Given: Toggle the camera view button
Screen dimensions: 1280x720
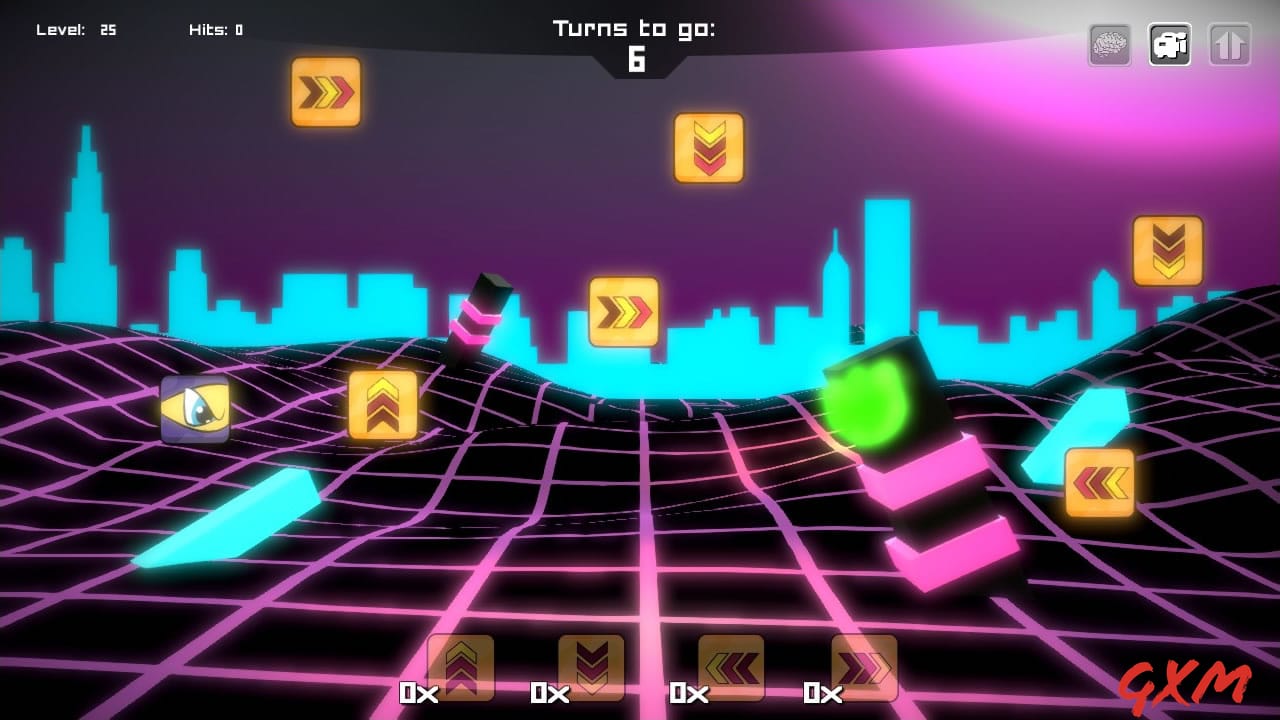Looking at the screenshot, I should coord(1169,44).
